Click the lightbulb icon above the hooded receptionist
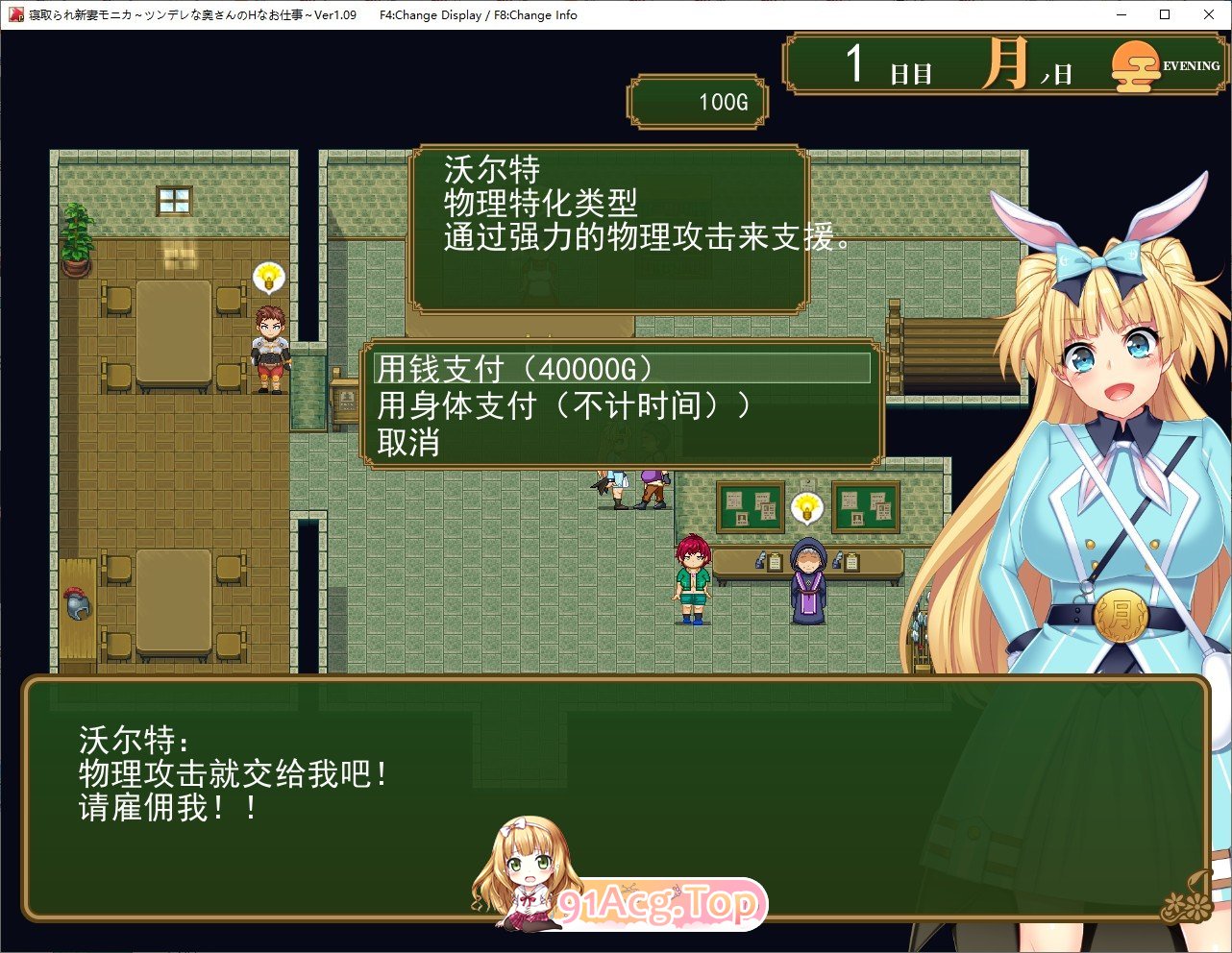Viewport: 1232px width, 953px height. pos(806,507)
